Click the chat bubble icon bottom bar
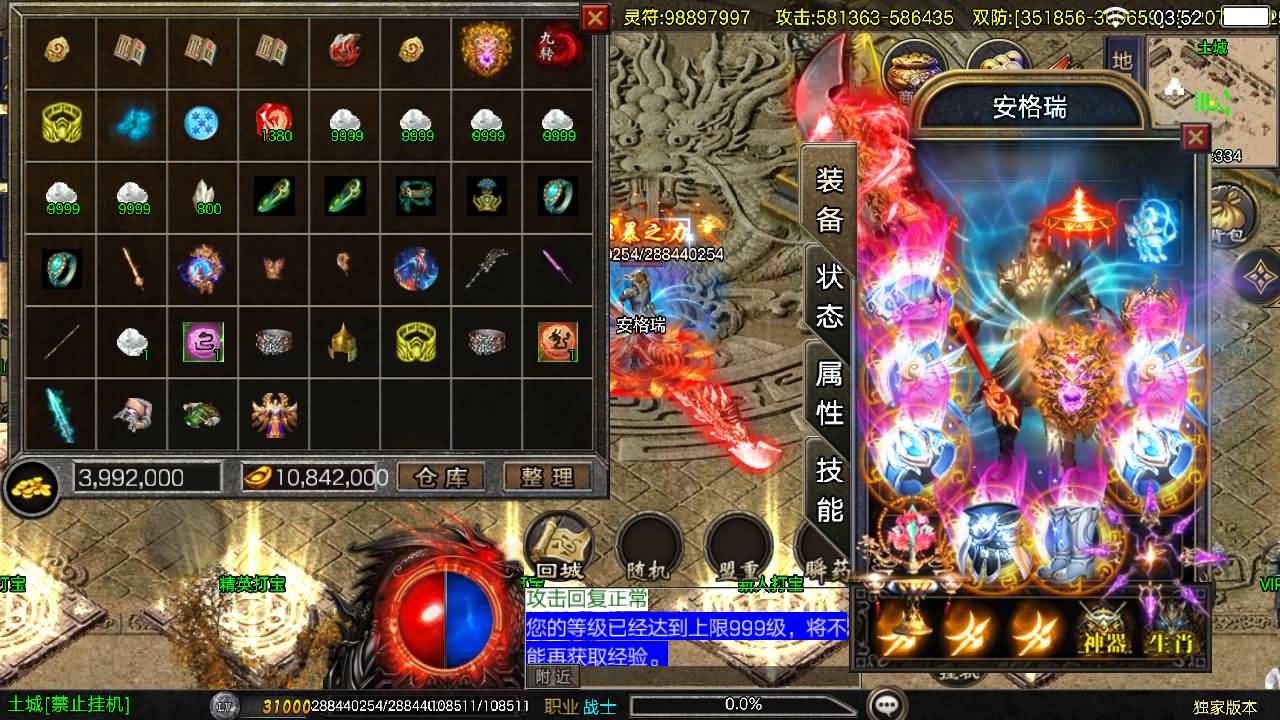 (x=884, y=703)
